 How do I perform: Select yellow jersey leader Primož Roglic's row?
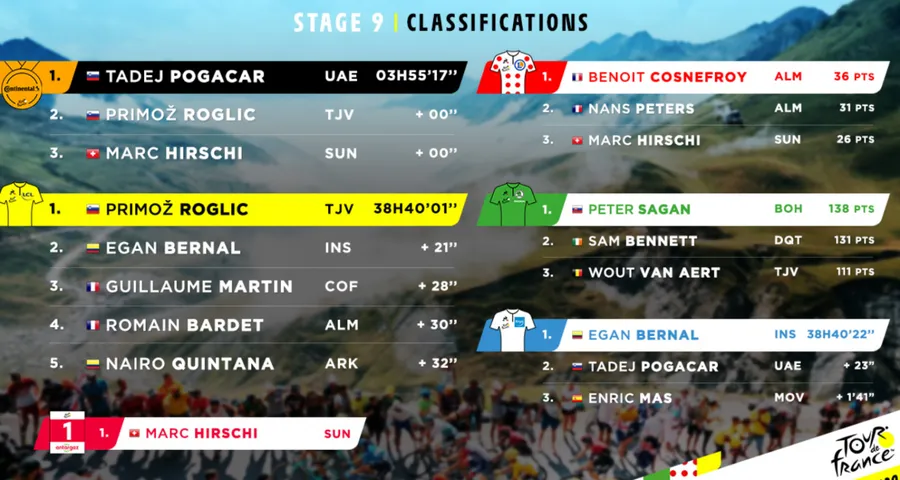pos(270,210)
